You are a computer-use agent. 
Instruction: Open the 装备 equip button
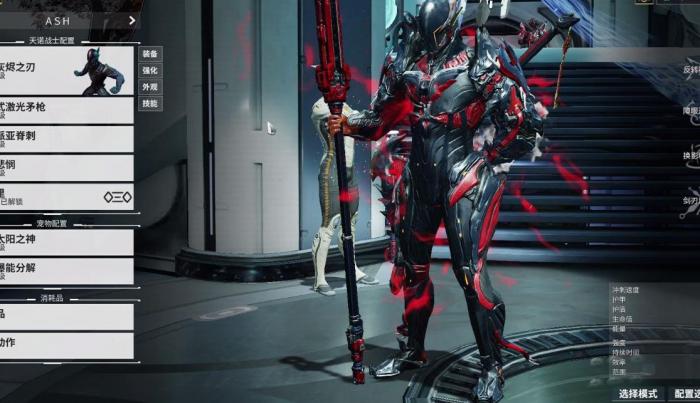(149, 54)
